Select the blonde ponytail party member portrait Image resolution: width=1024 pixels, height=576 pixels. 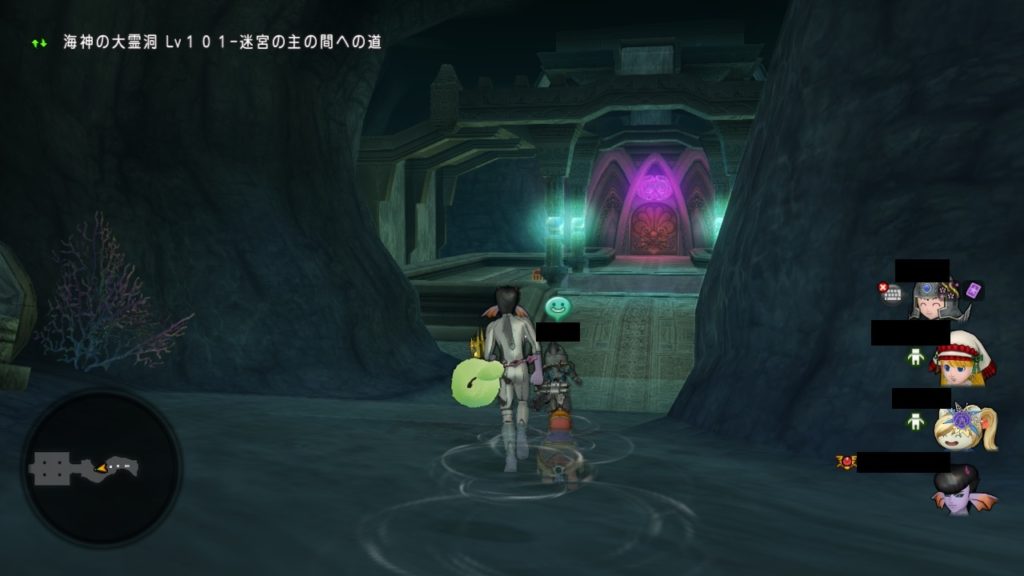[x=963, y=426]
